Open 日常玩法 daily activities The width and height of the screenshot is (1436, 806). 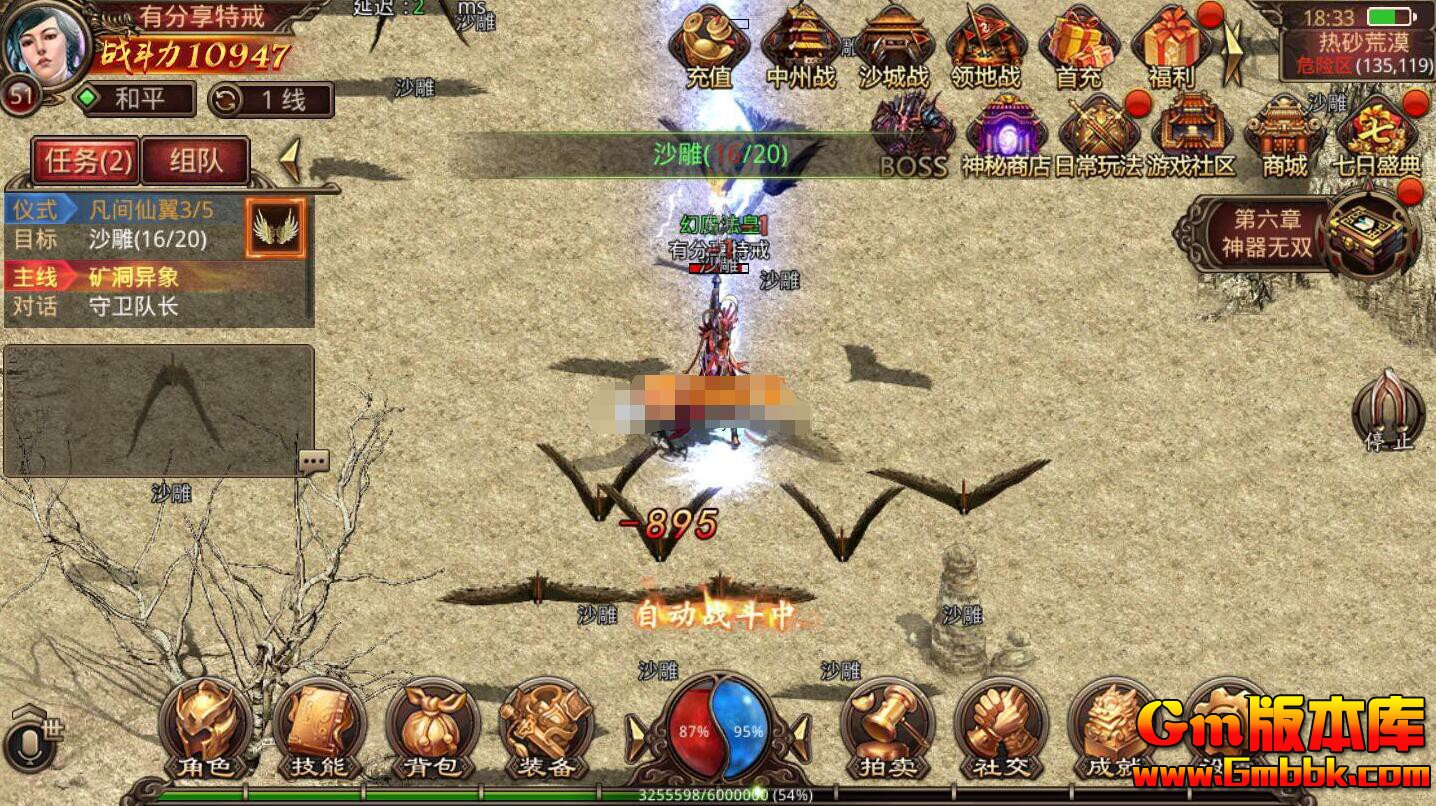1098,137
